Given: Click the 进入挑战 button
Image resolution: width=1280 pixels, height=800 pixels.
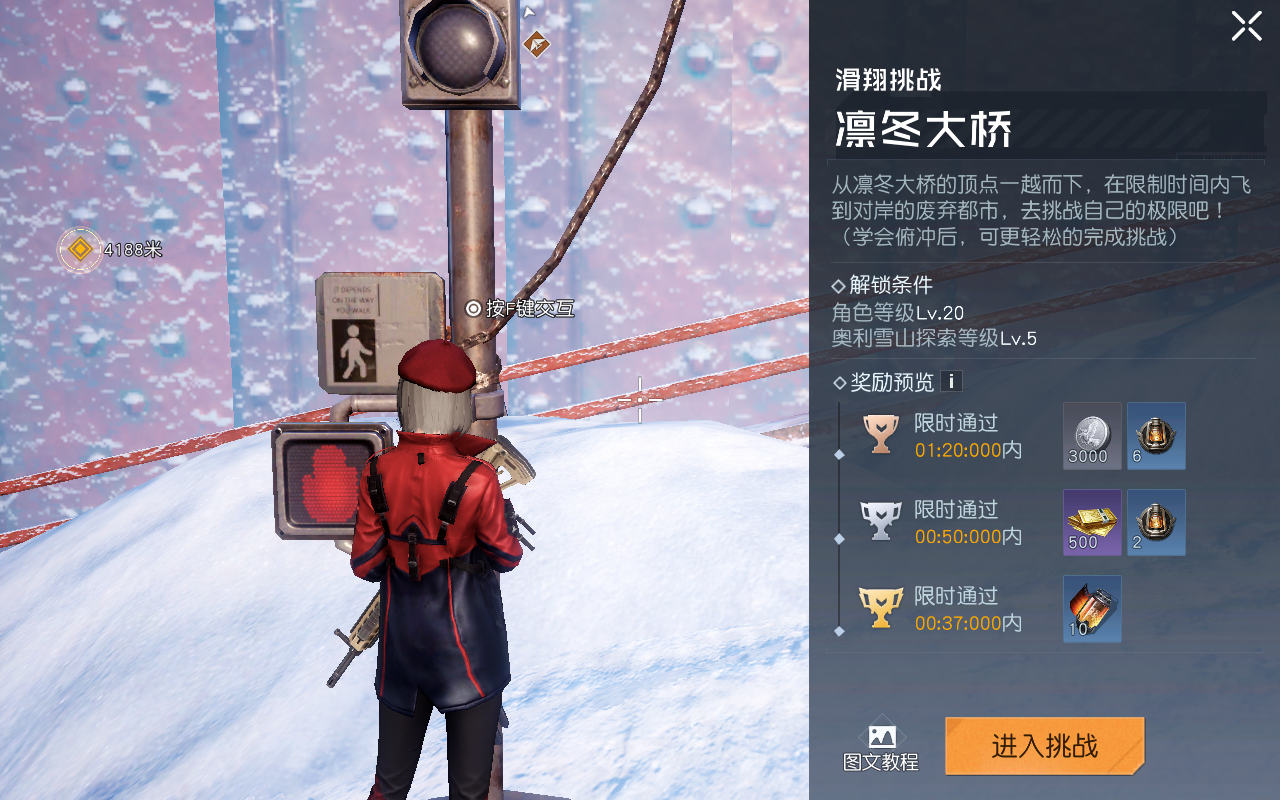Looking at the screenshot, I should [x=1044, y=746].
